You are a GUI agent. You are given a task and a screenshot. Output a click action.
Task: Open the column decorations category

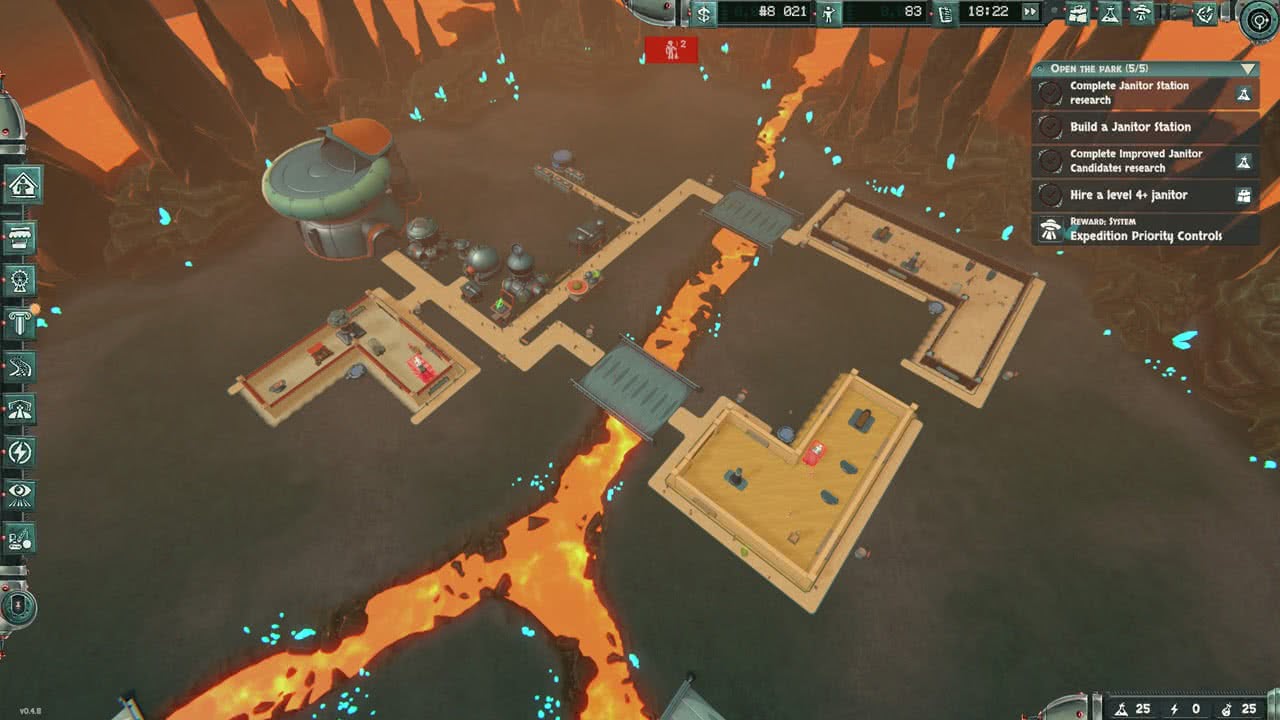(x=21, y=323)
